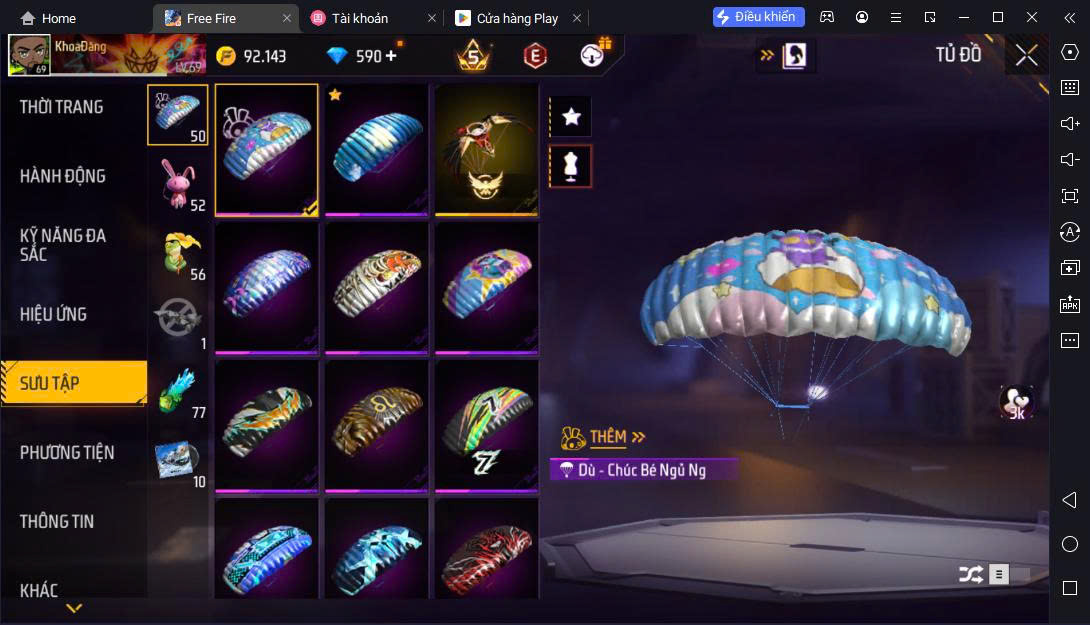Close the Tủ Đồ wardrobe screen
Image resolution: width=1090 pixels, height=625 pixels.
(x=1026, y=55)
